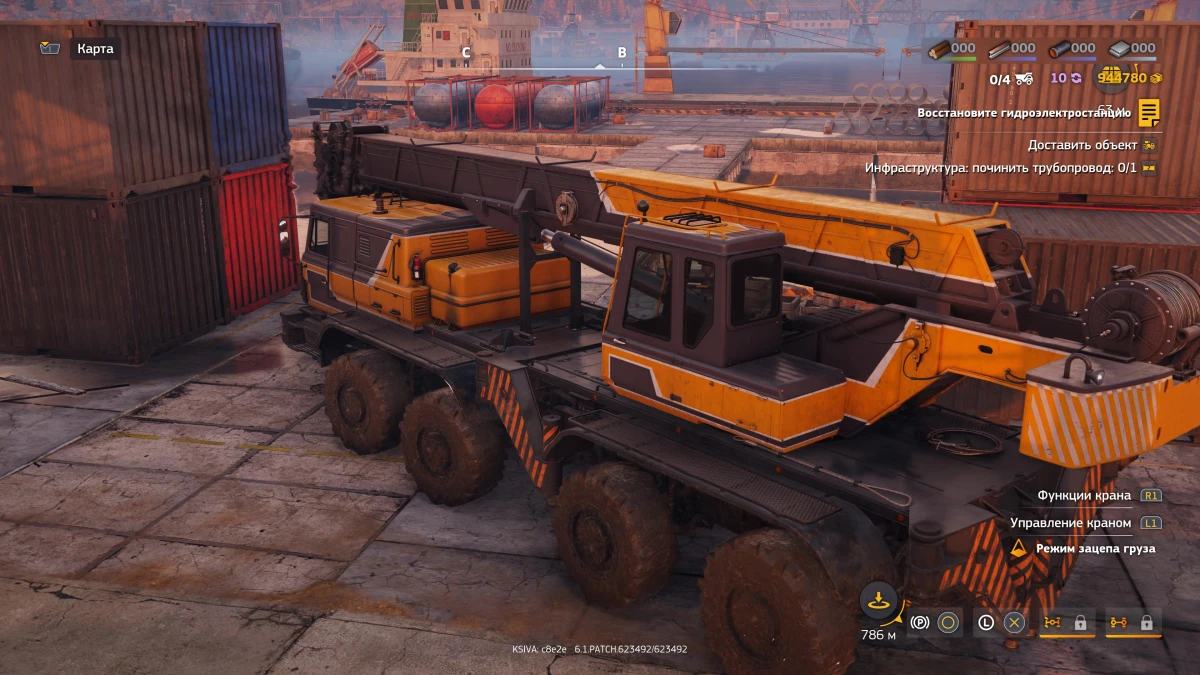Image resolution: width=1200 pixels, height=675 pixels.
Task: Select the Доставить объект task row
Action: [1082, 145]
